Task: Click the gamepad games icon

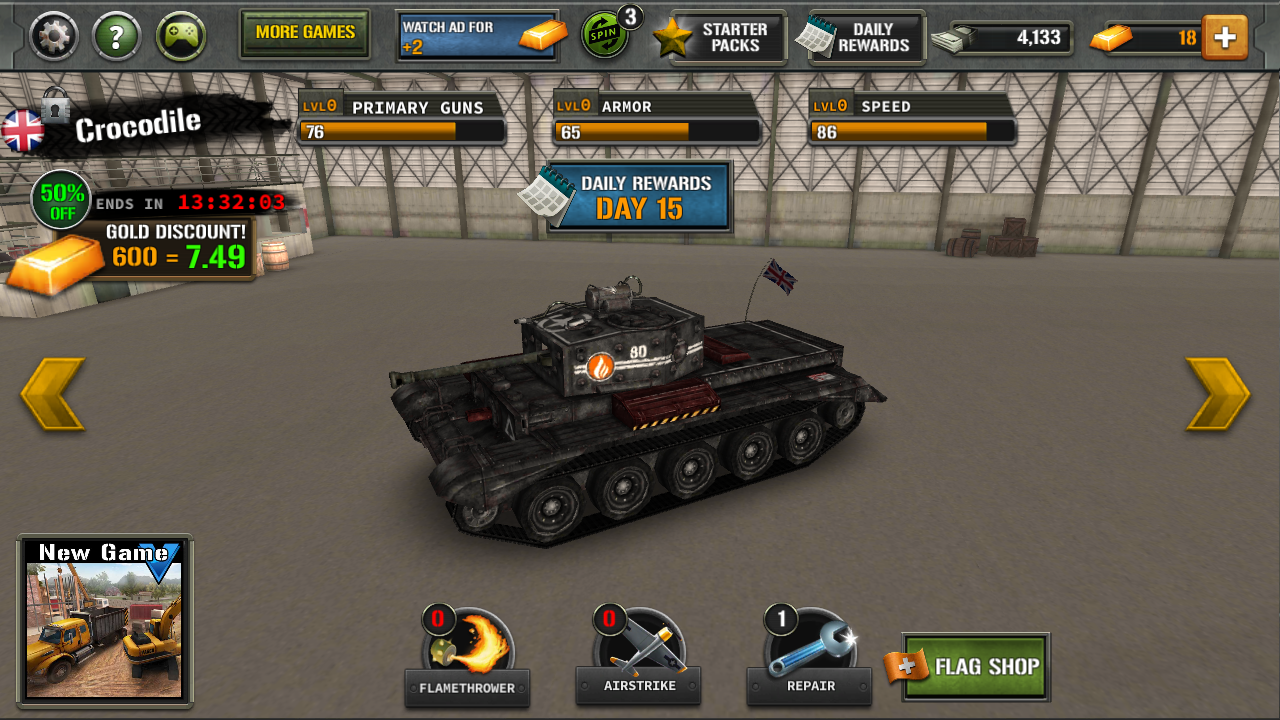Action: [x=181, y=35]
